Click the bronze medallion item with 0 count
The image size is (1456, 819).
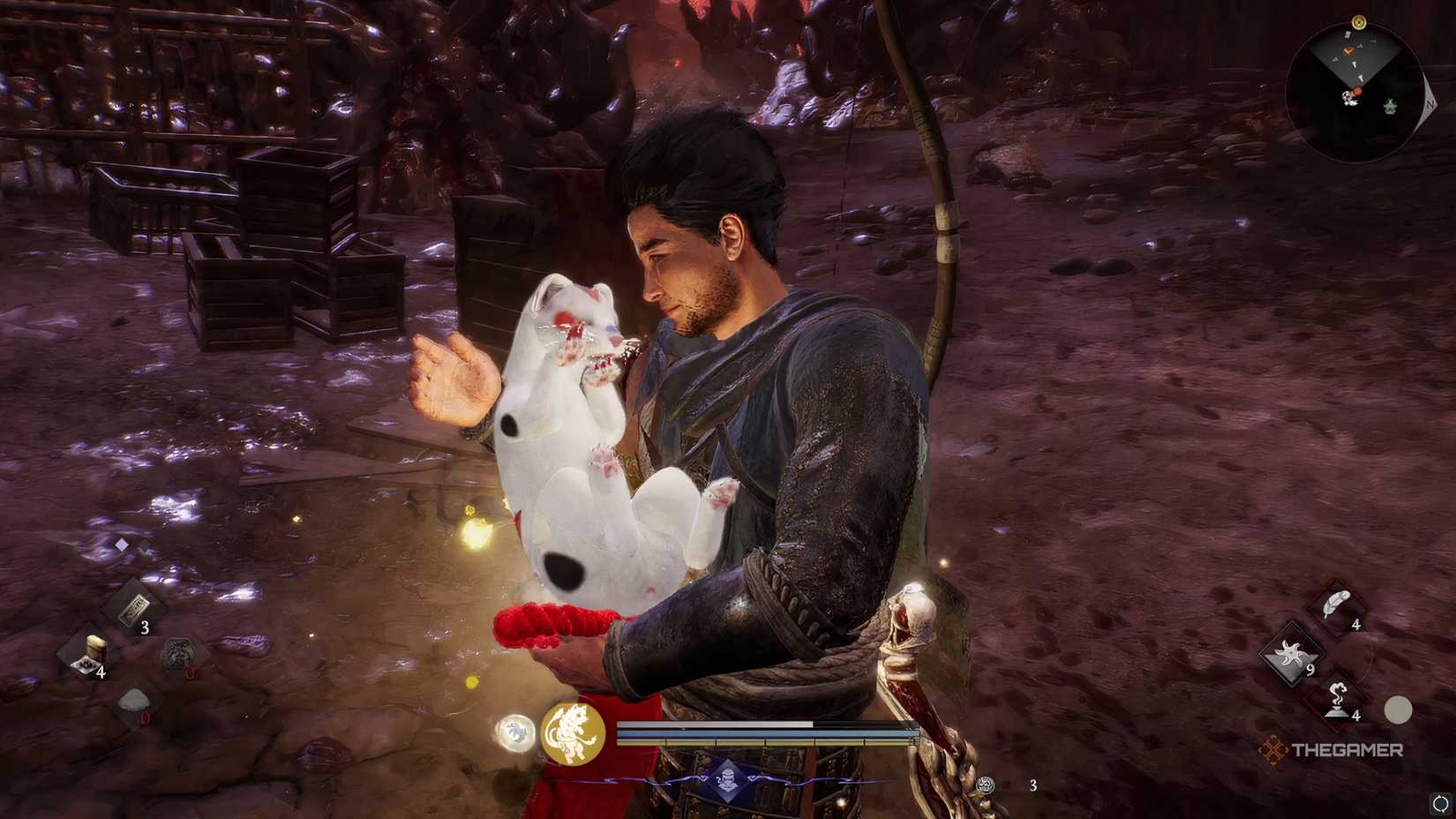coord(178,655)
